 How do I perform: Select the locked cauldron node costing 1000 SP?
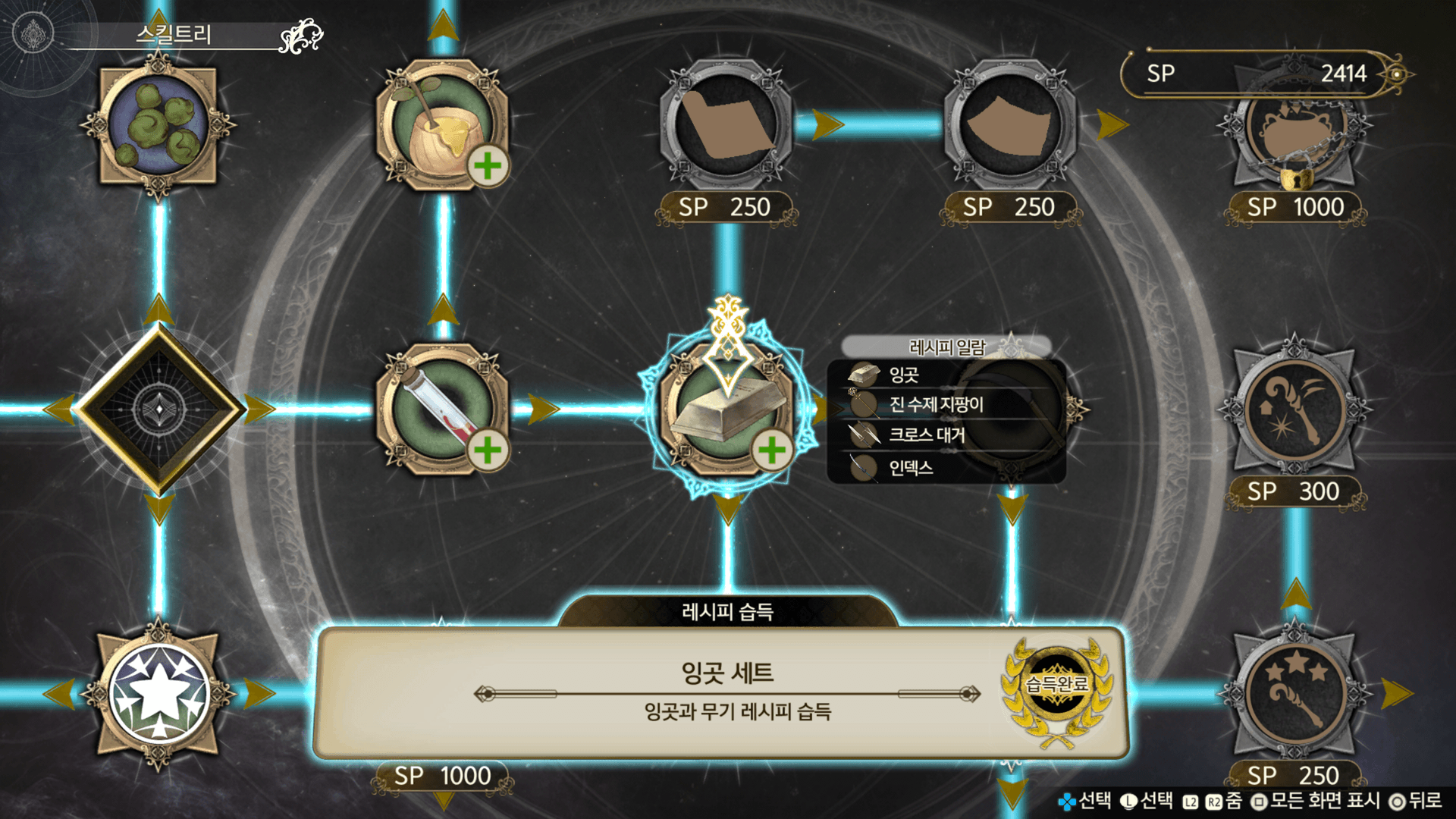point(1295,136)
